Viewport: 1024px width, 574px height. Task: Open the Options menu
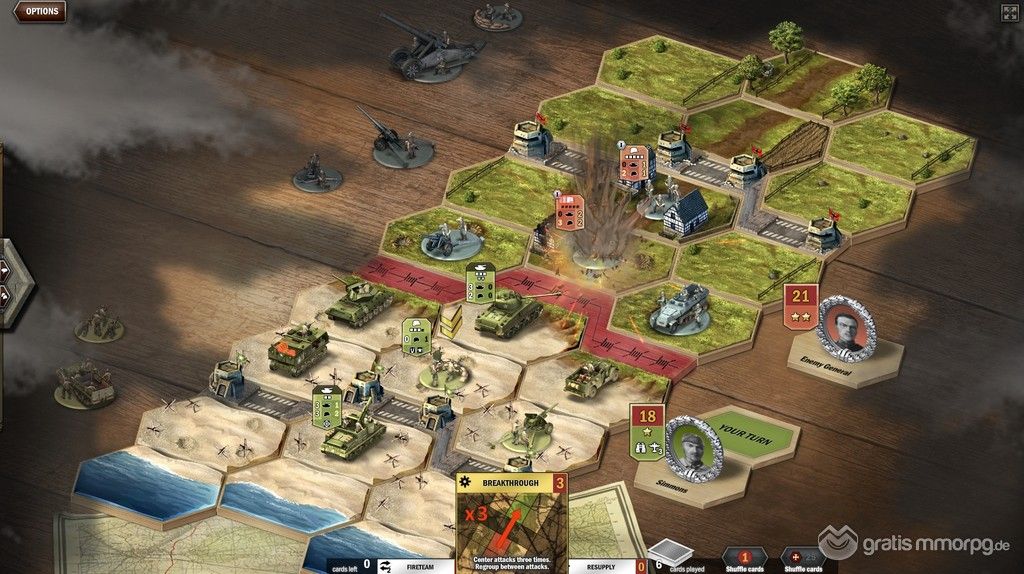40,12
